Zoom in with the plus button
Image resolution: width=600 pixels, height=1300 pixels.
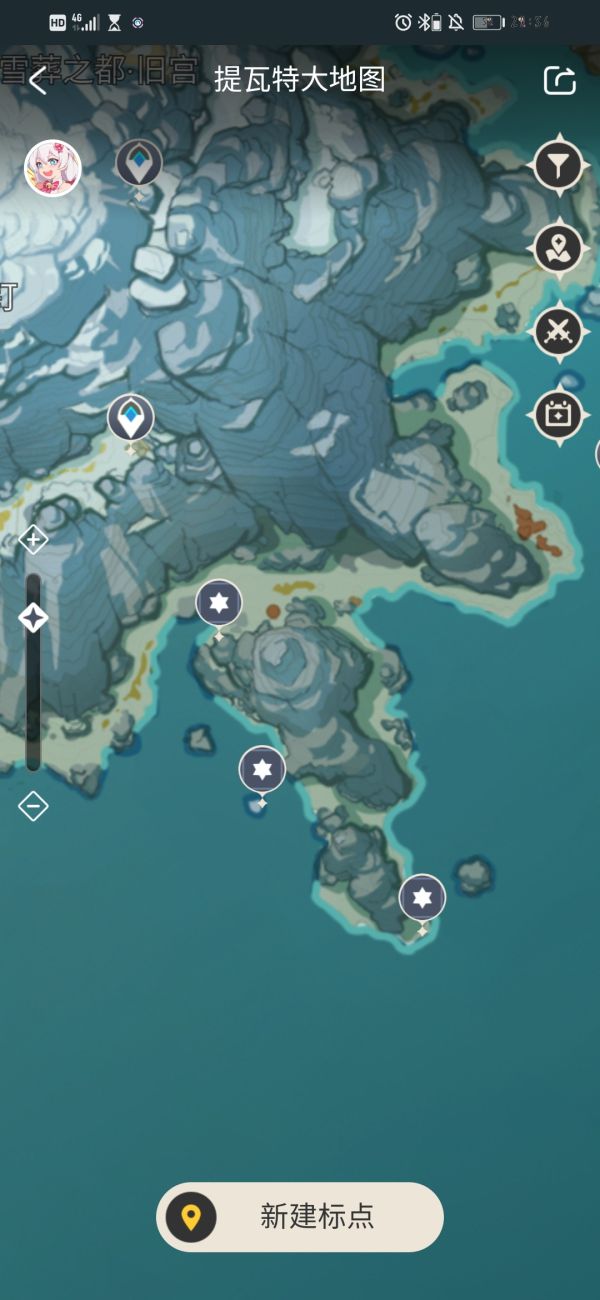(33, 540)
